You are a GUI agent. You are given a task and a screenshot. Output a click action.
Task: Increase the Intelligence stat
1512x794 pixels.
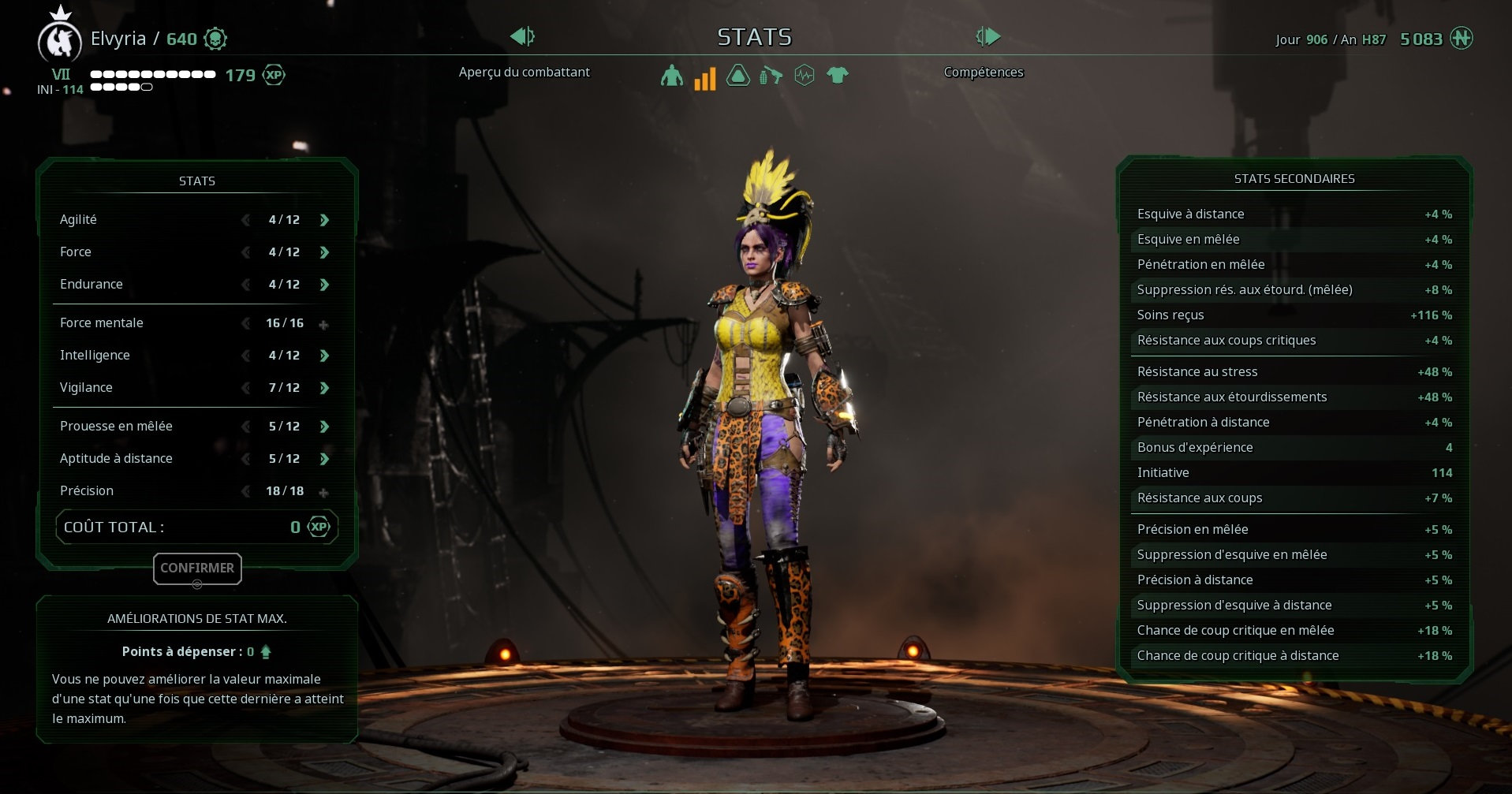click(x=324, y=356)
